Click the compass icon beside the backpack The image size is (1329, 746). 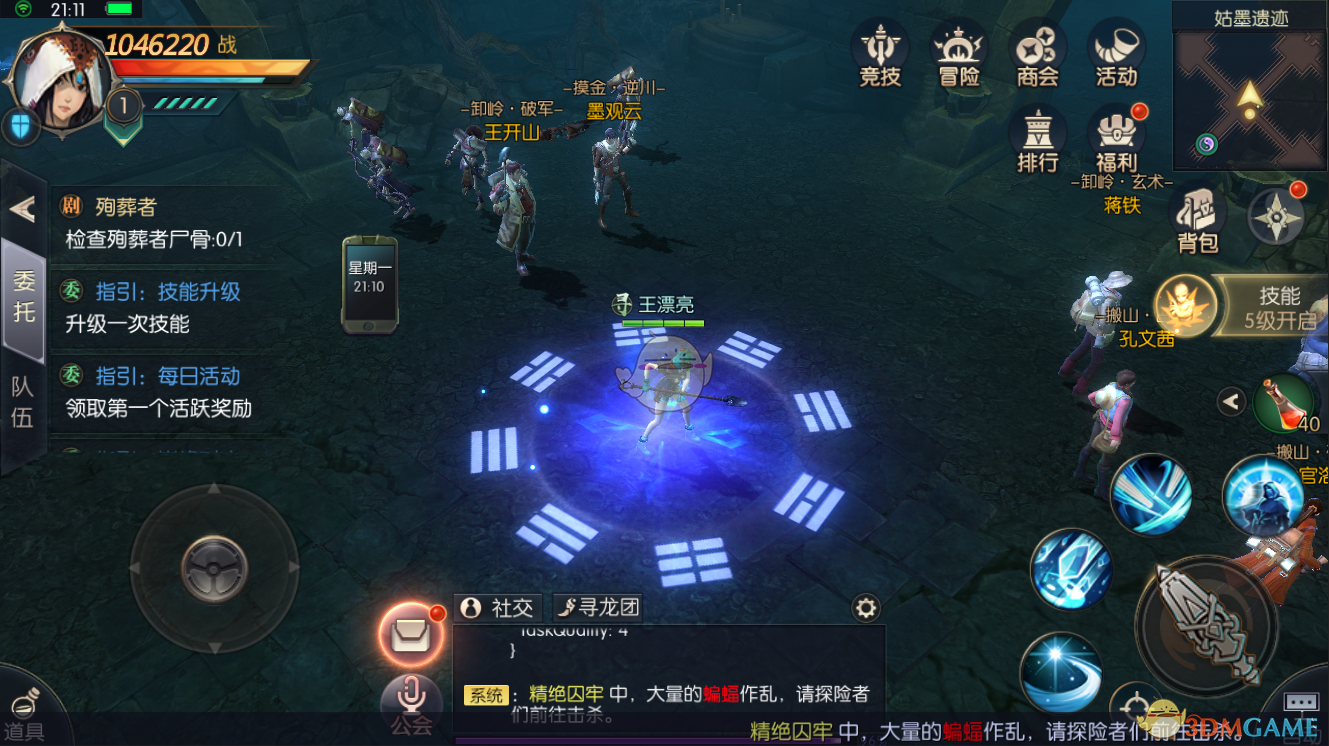[x=1276, y=216]
